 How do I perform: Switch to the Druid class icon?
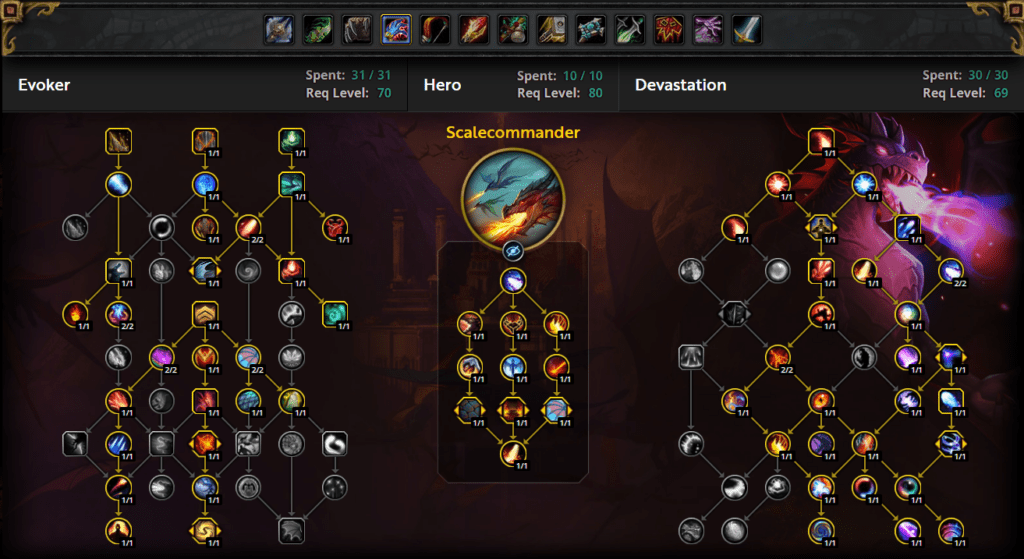pyautogui.click(x=357, y=30)
